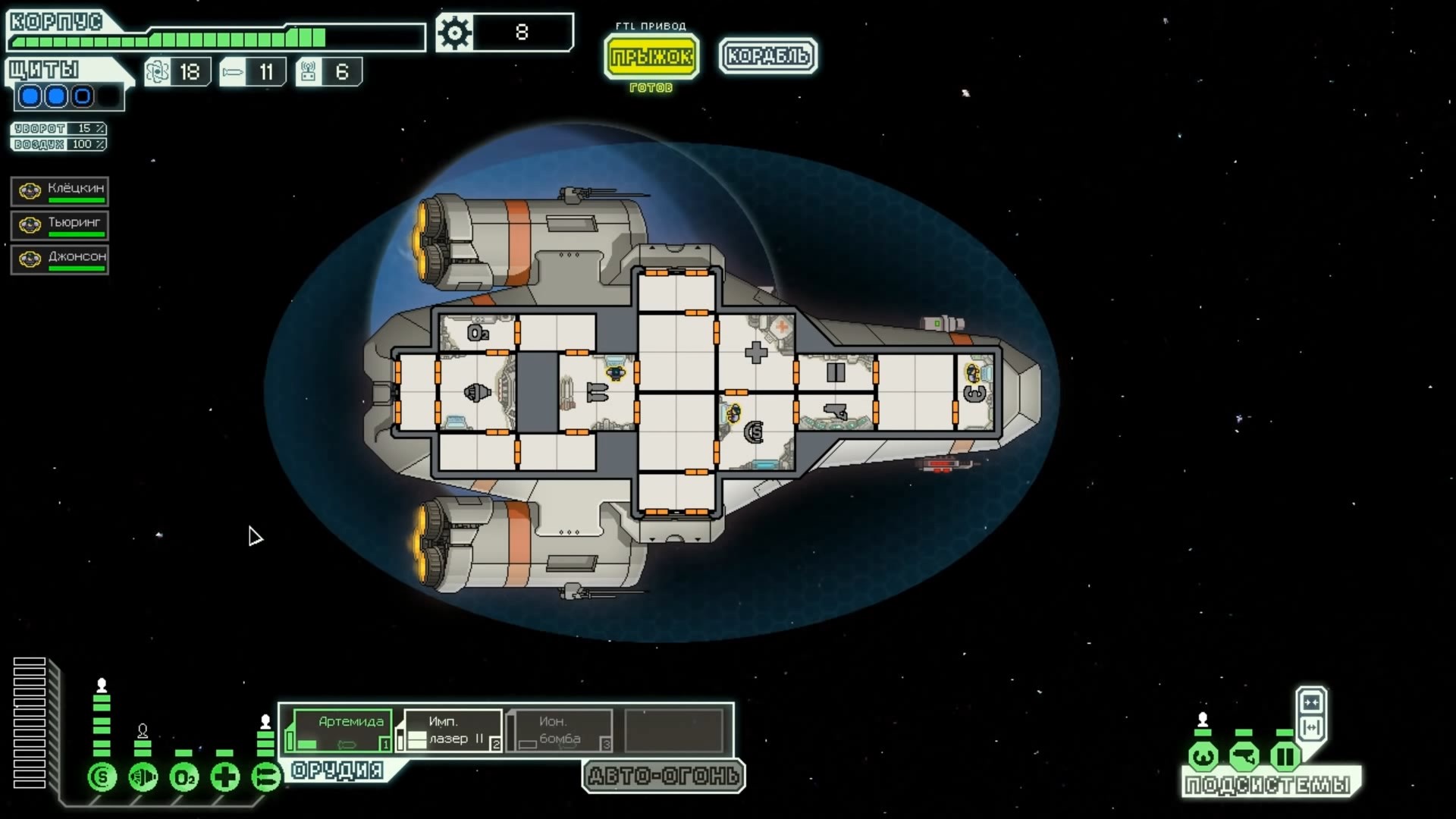This screenshot has height=819, width=1456.
Task: Close all doors with inward-arrows button
Action: 1311,701
